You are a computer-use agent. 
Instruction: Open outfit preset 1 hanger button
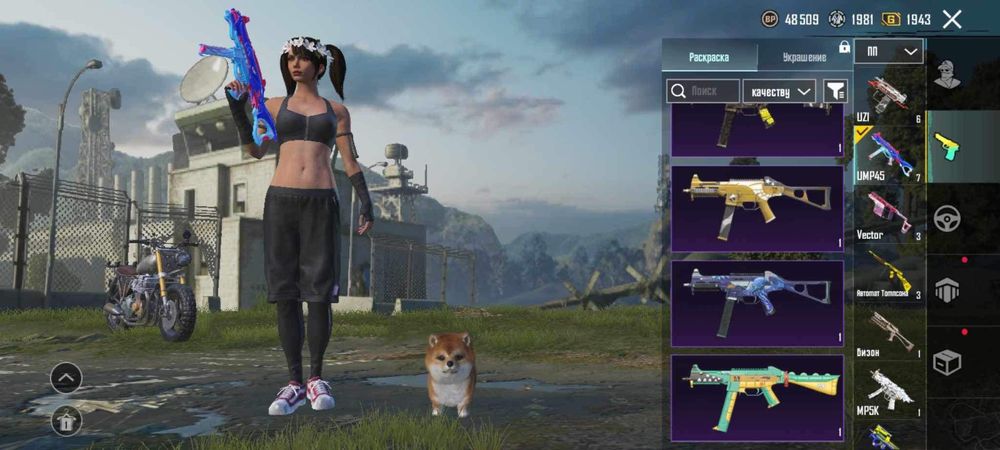coord(66,422)
